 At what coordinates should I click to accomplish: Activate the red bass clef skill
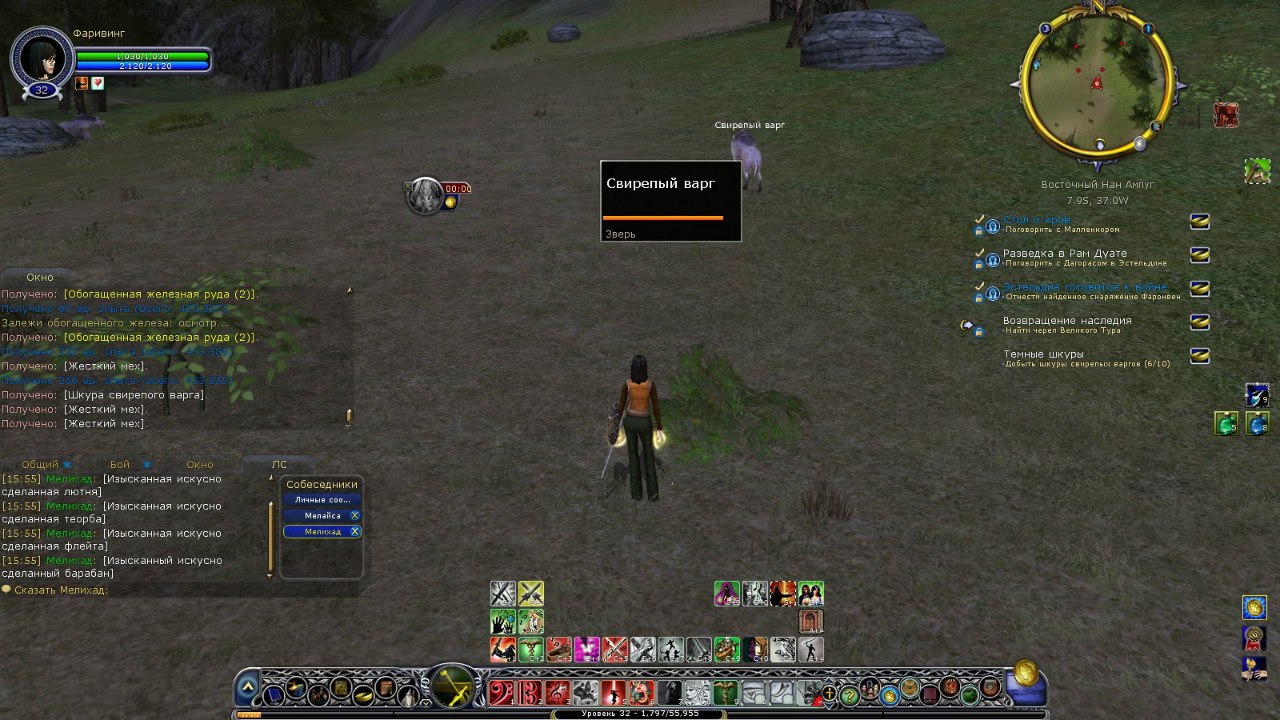[x=501, y=692]
